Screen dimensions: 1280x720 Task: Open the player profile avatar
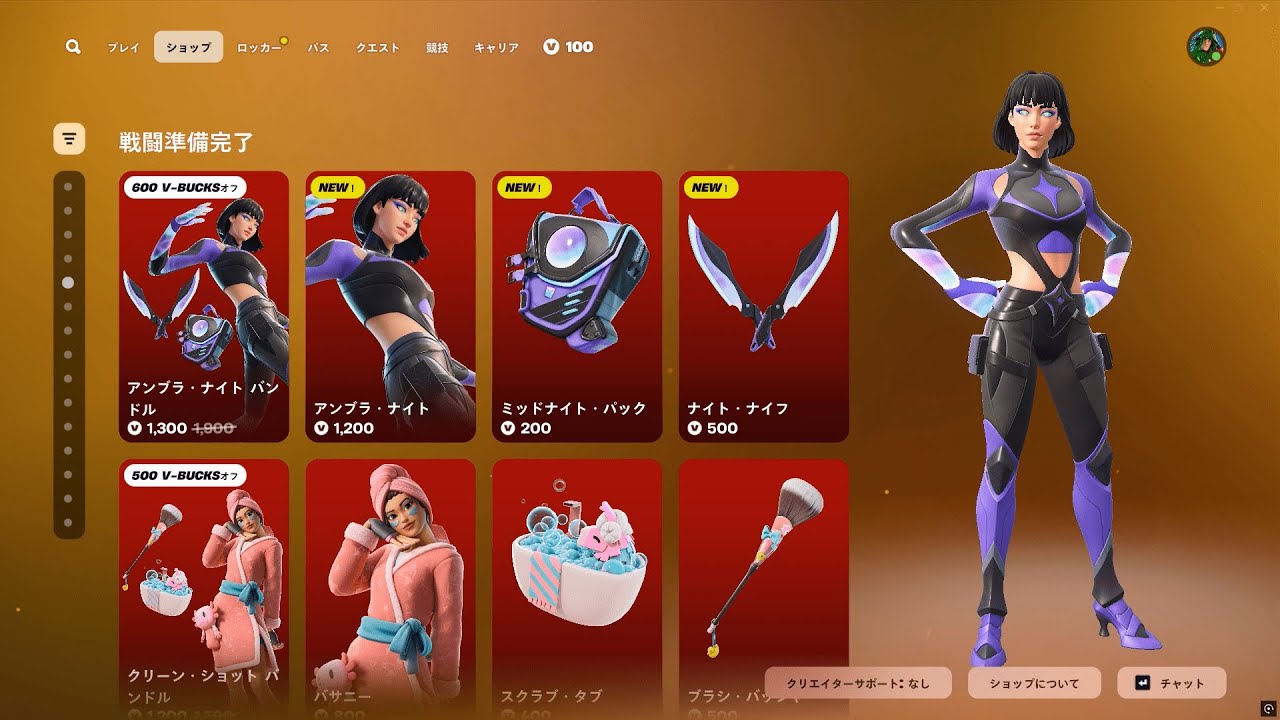pos(1206,47)
